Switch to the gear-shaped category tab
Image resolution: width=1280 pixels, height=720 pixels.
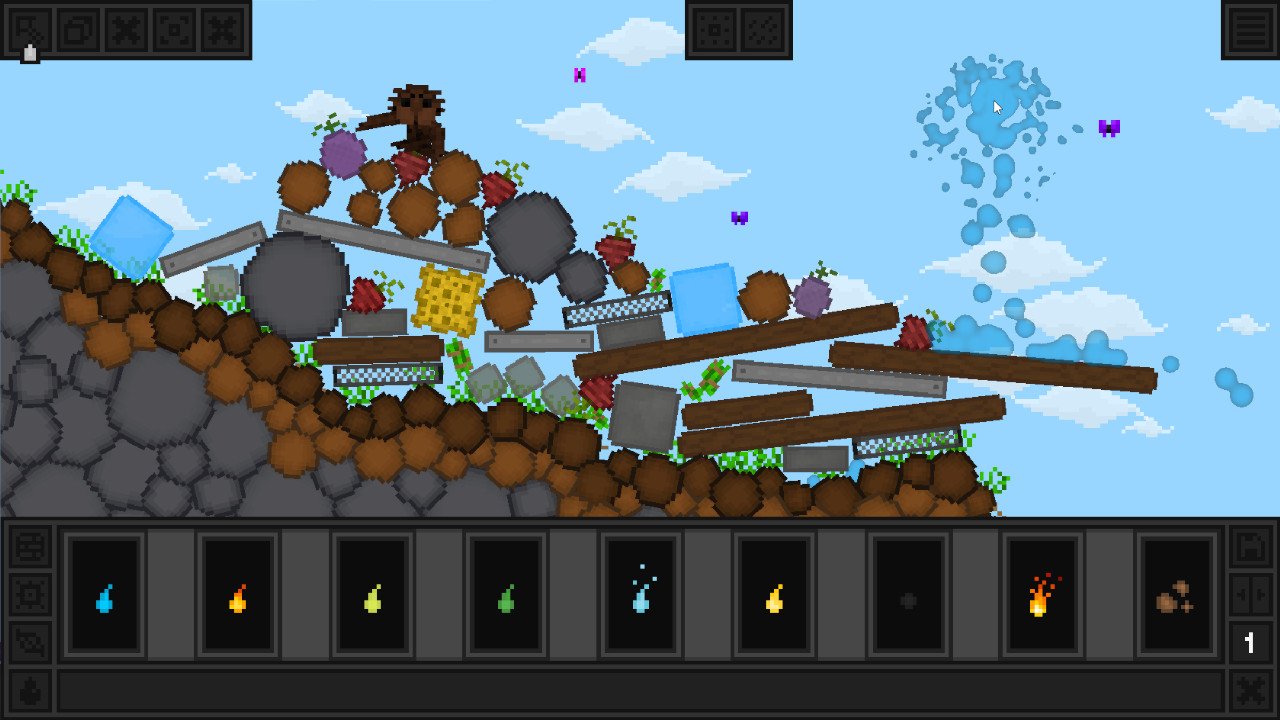30,596
